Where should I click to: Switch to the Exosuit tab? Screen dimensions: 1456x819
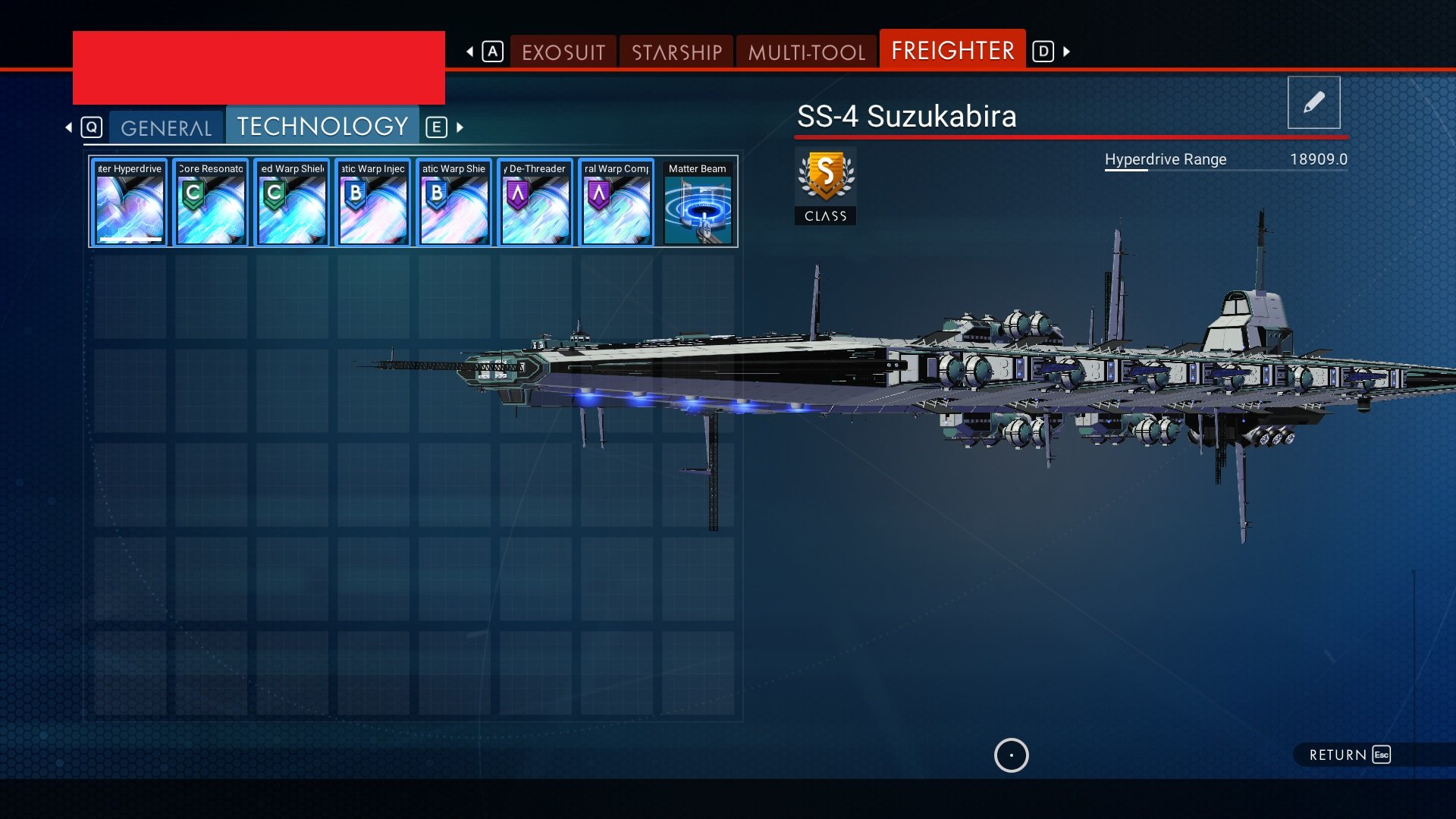(x=563, y=52)
